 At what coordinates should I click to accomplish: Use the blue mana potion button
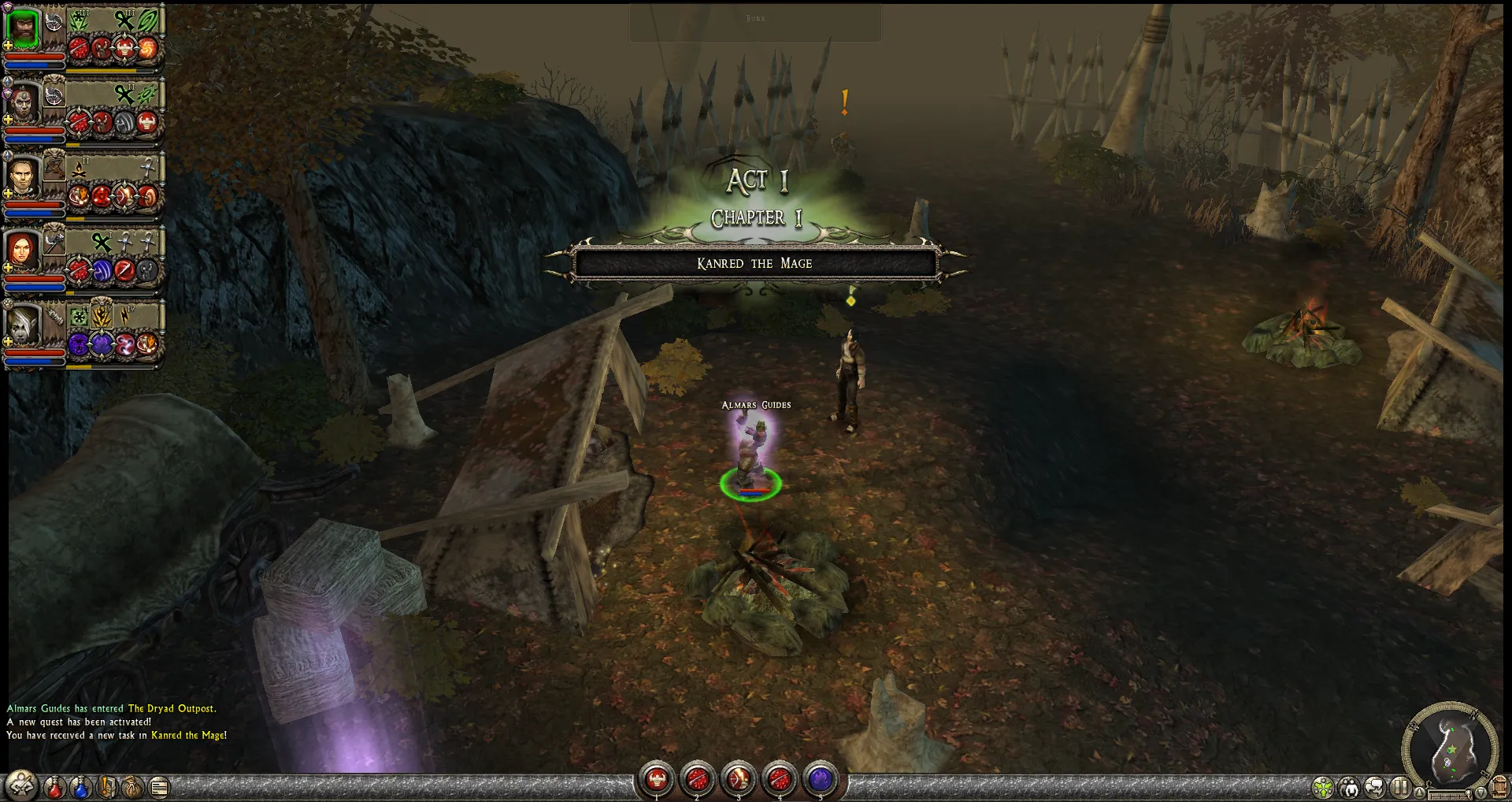click(80, 786)
